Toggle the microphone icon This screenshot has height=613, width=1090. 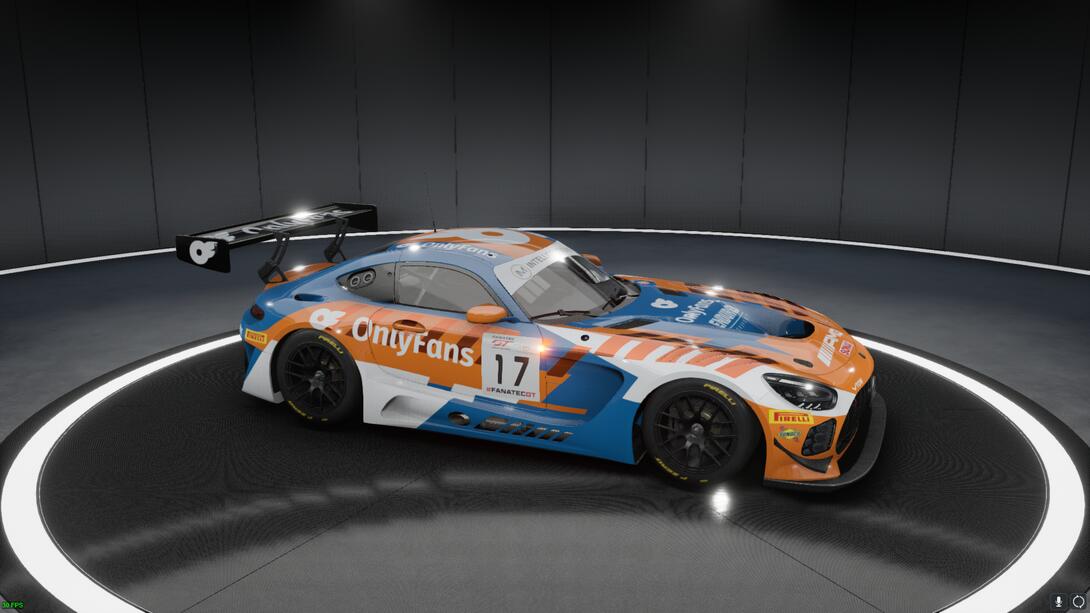coord(1058,602)
